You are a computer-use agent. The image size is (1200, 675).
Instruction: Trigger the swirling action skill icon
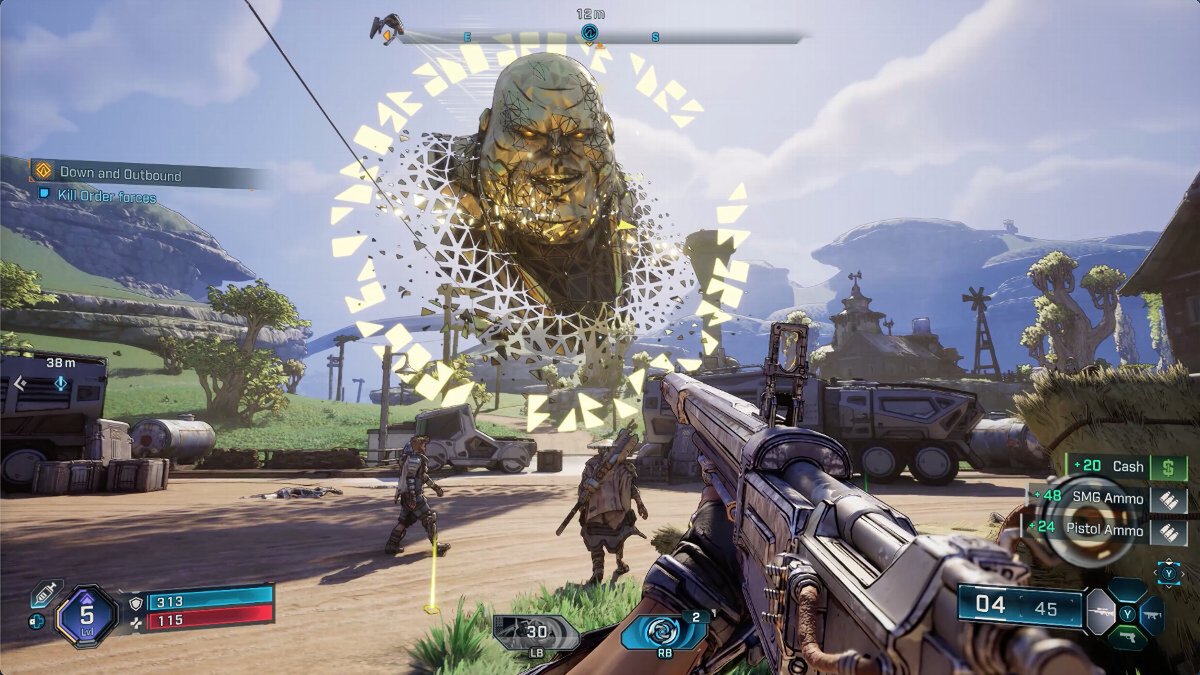663,632
